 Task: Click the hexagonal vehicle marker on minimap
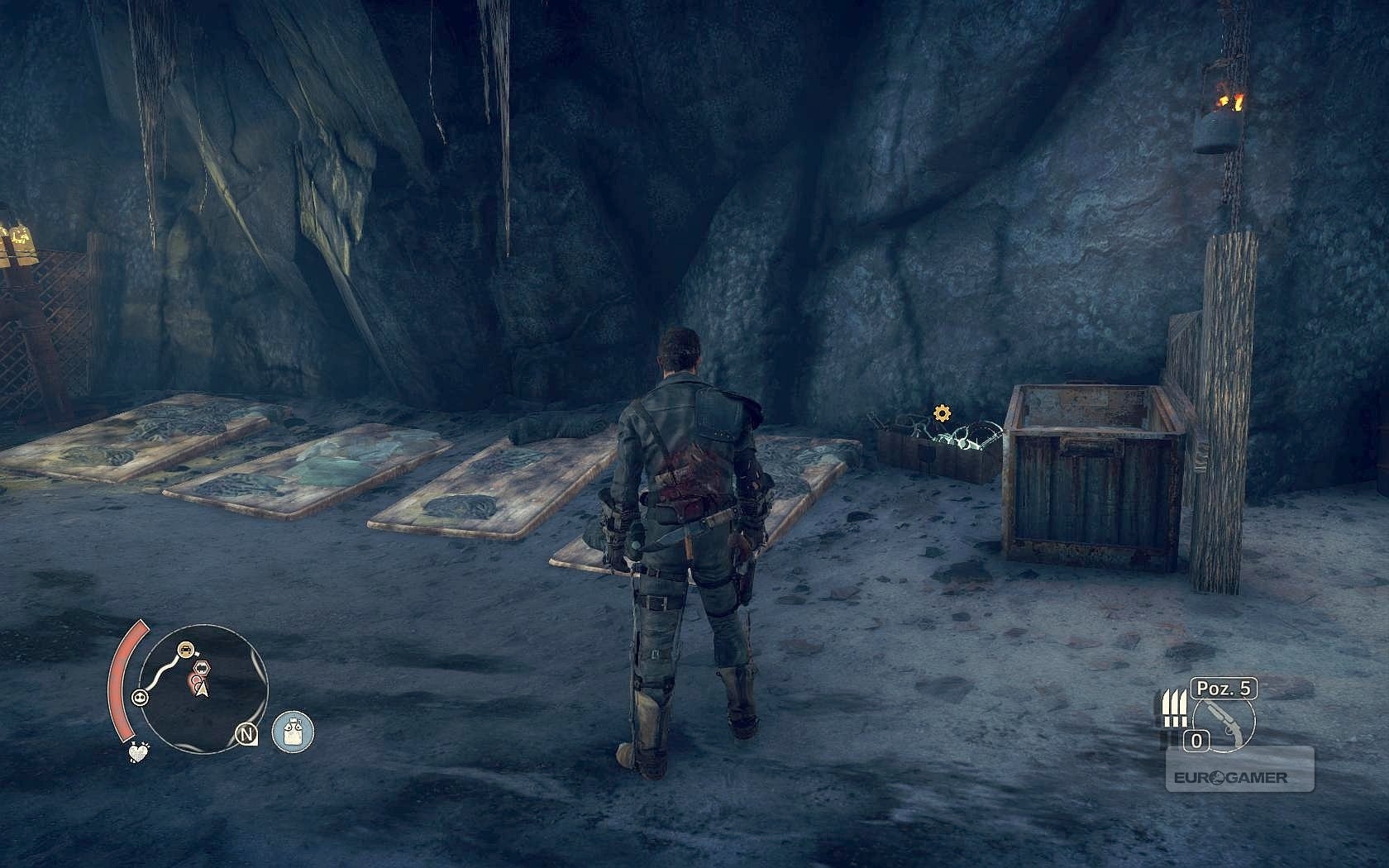pyautogui.click(x=199, y=666)
